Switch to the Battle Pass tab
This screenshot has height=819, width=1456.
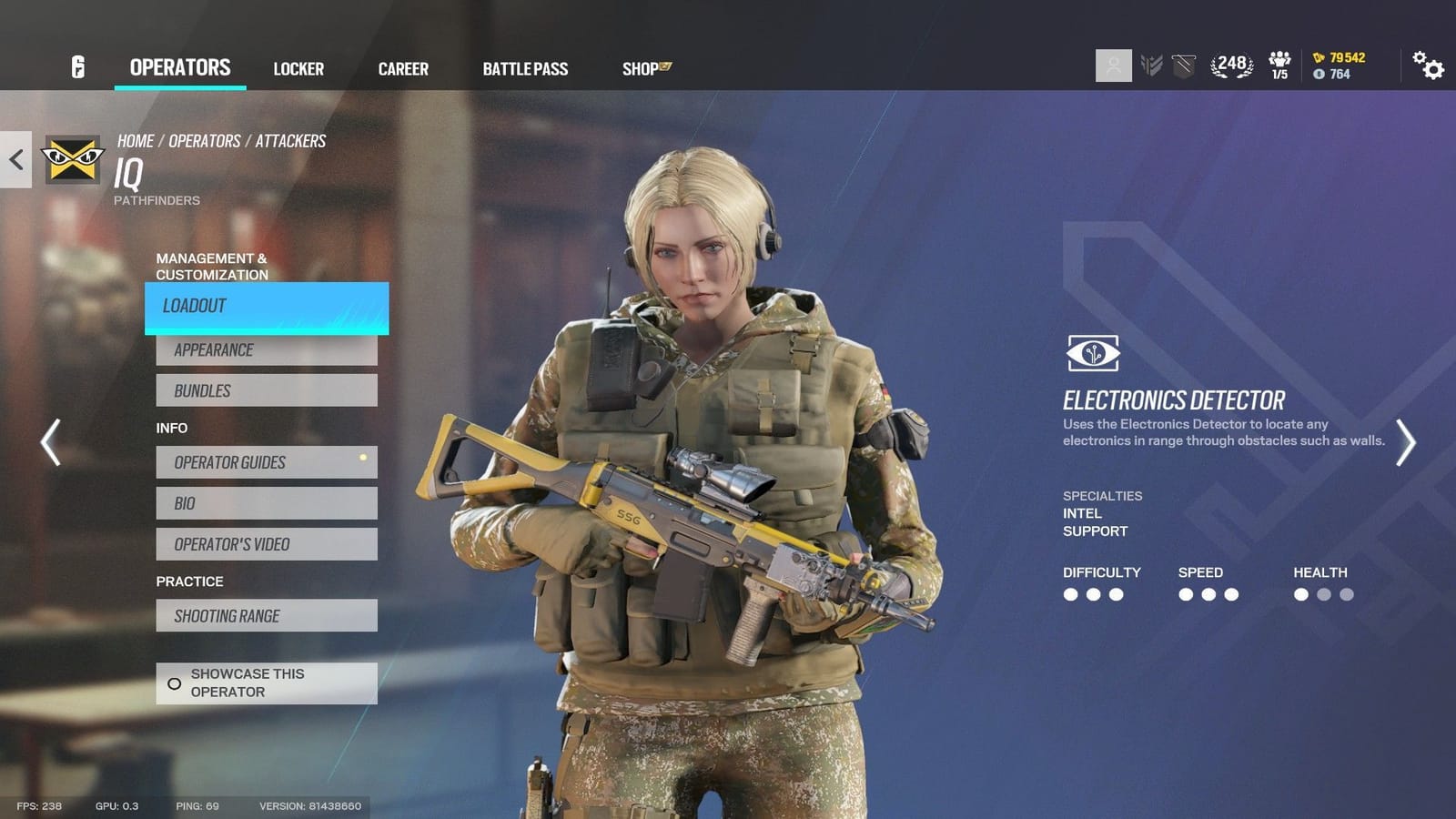click(525, 68)
